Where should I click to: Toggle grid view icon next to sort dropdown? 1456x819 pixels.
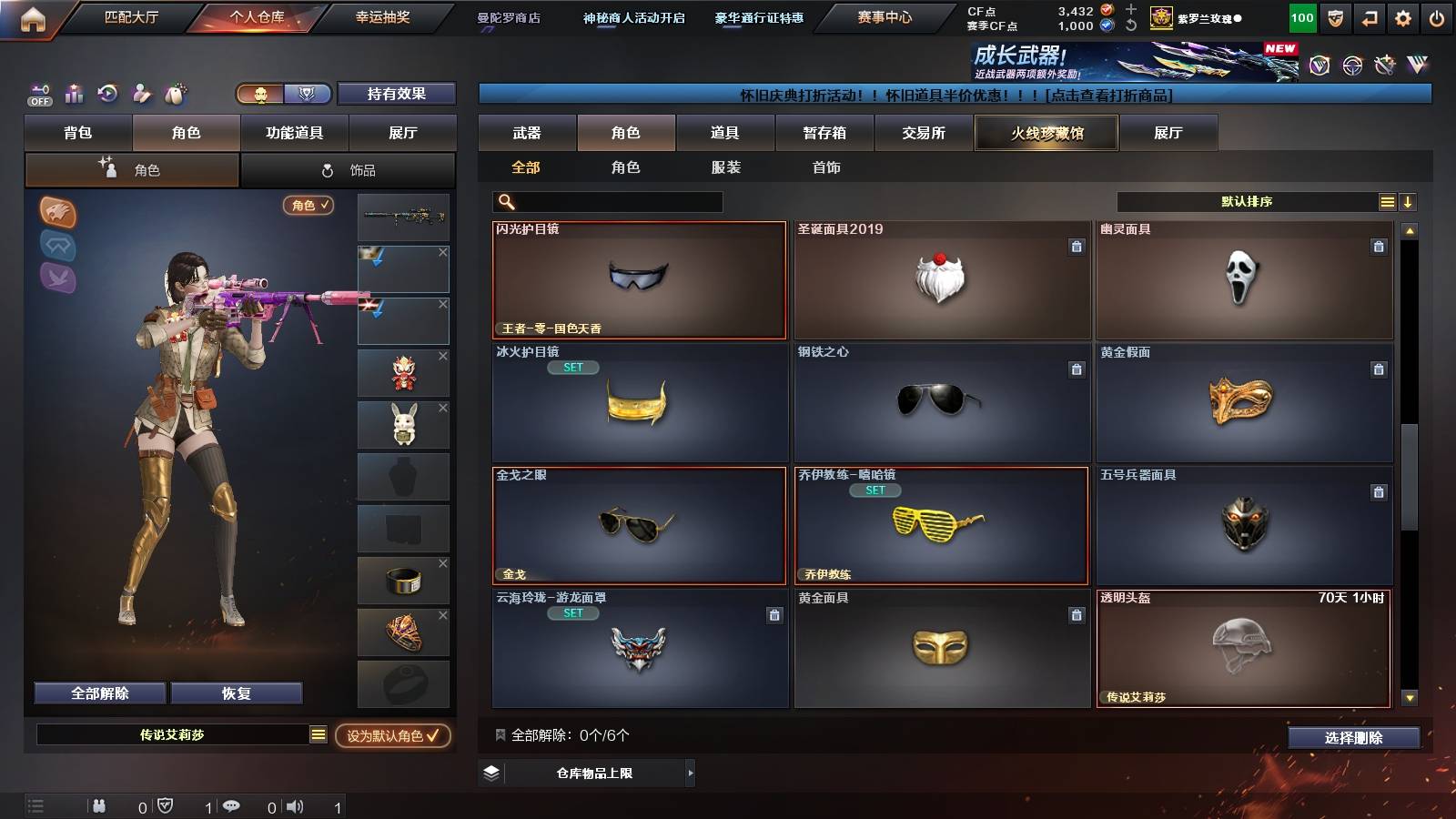coord(1387,201)
